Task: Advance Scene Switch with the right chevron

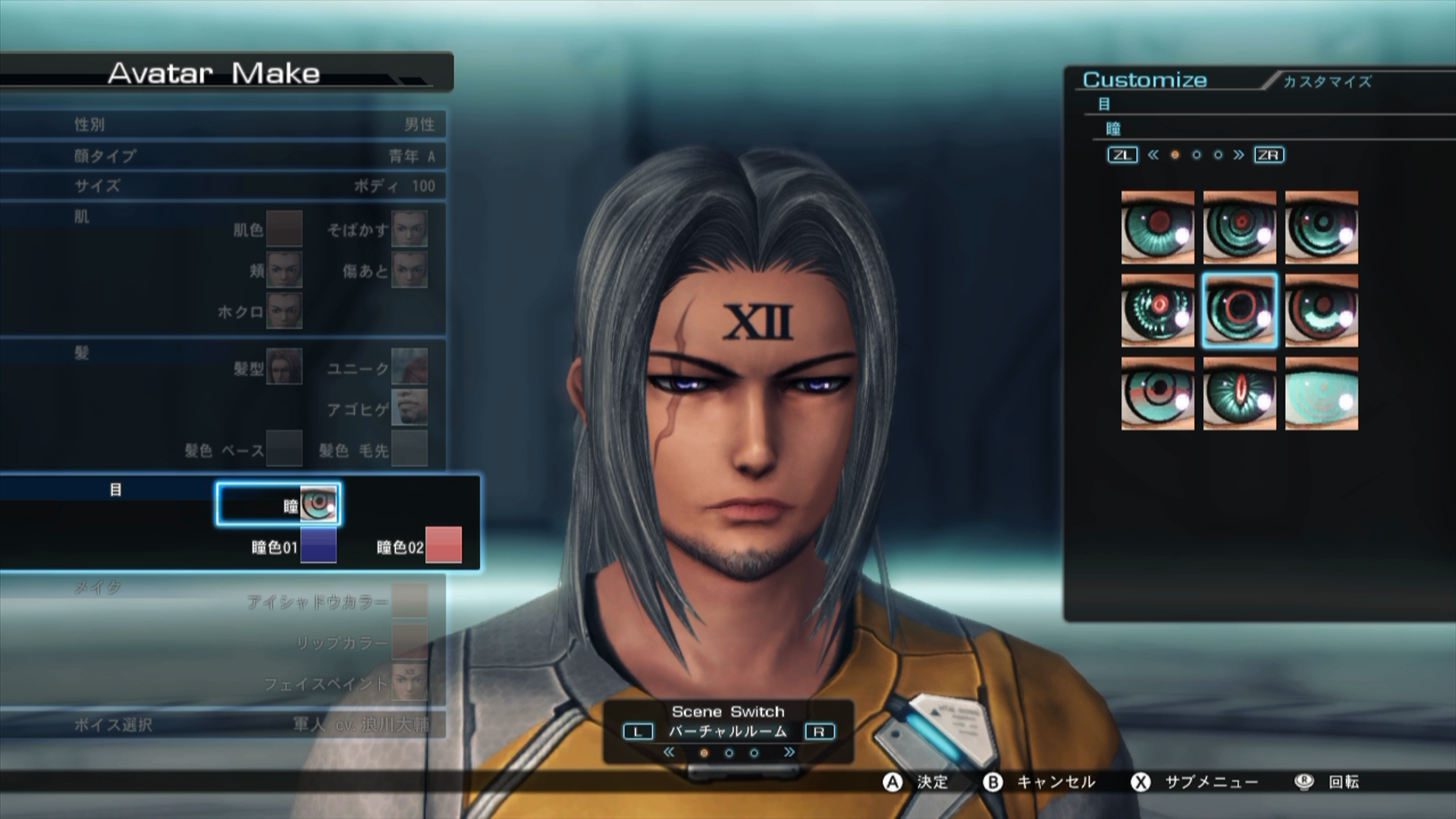Action: pos(788,752)
